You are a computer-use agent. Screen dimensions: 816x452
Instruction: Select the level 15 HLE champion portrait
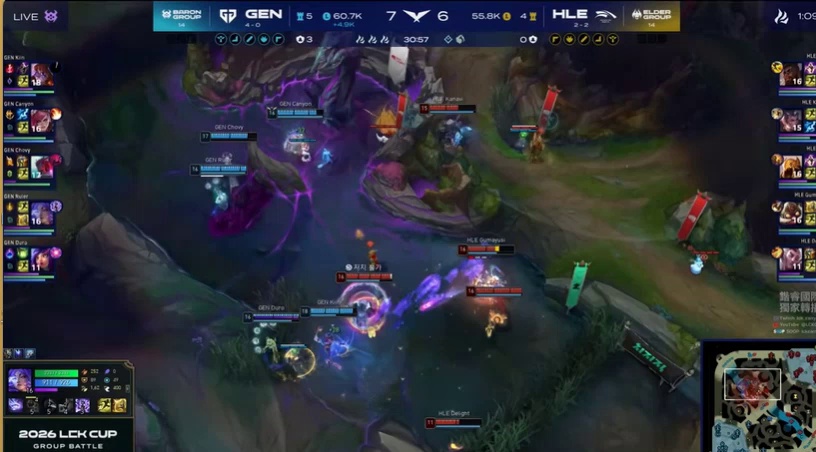pos(792,120)
